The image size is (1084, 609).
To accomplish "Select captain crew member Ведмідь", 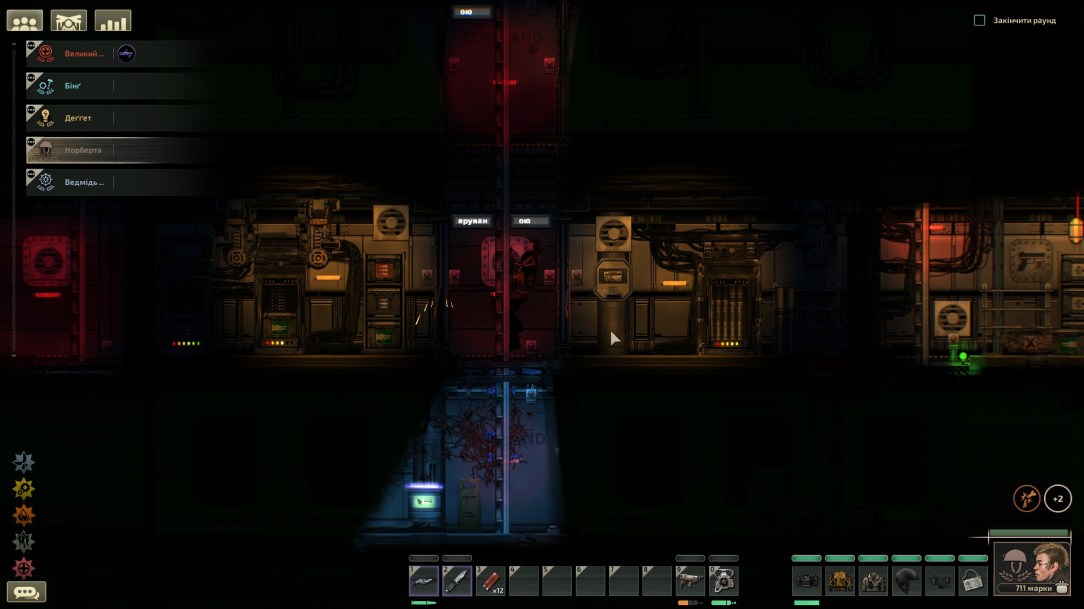I will tap(85, 182).
